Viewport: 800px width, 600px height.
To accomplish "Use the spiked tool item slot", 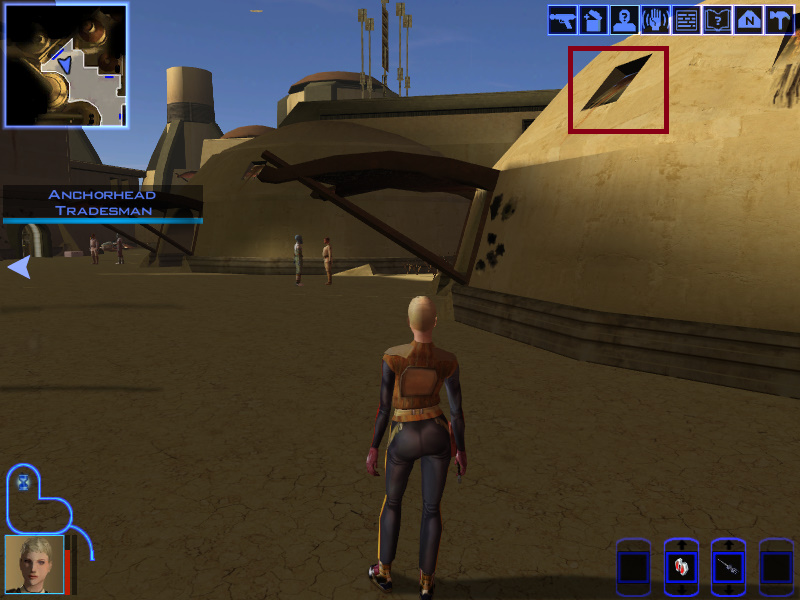I will tap(728, 568).
